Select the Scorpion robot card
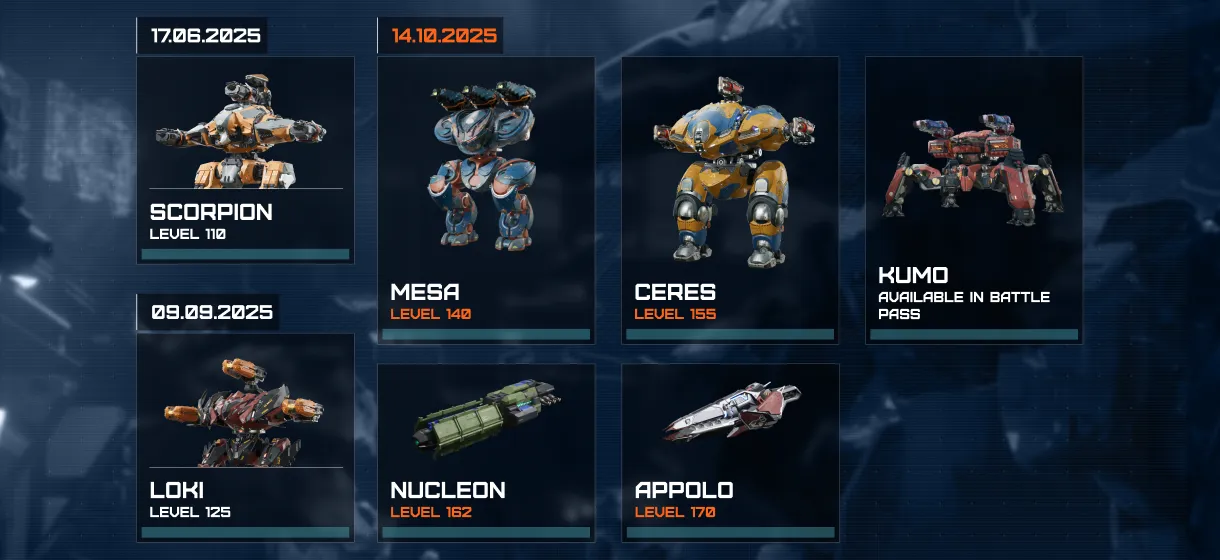The width and height of the screenshot is (1220, 560). pyautogui.click(x=245, y=160)
